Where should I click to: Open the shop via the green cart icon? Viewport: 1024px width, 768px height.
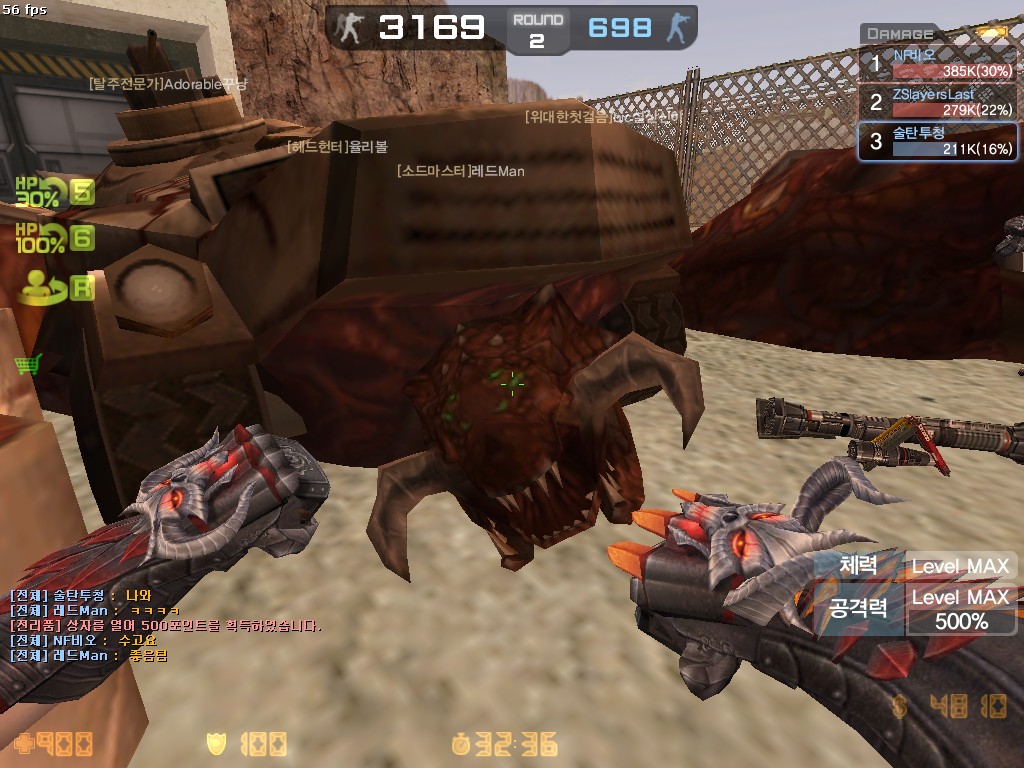point(27,364)
